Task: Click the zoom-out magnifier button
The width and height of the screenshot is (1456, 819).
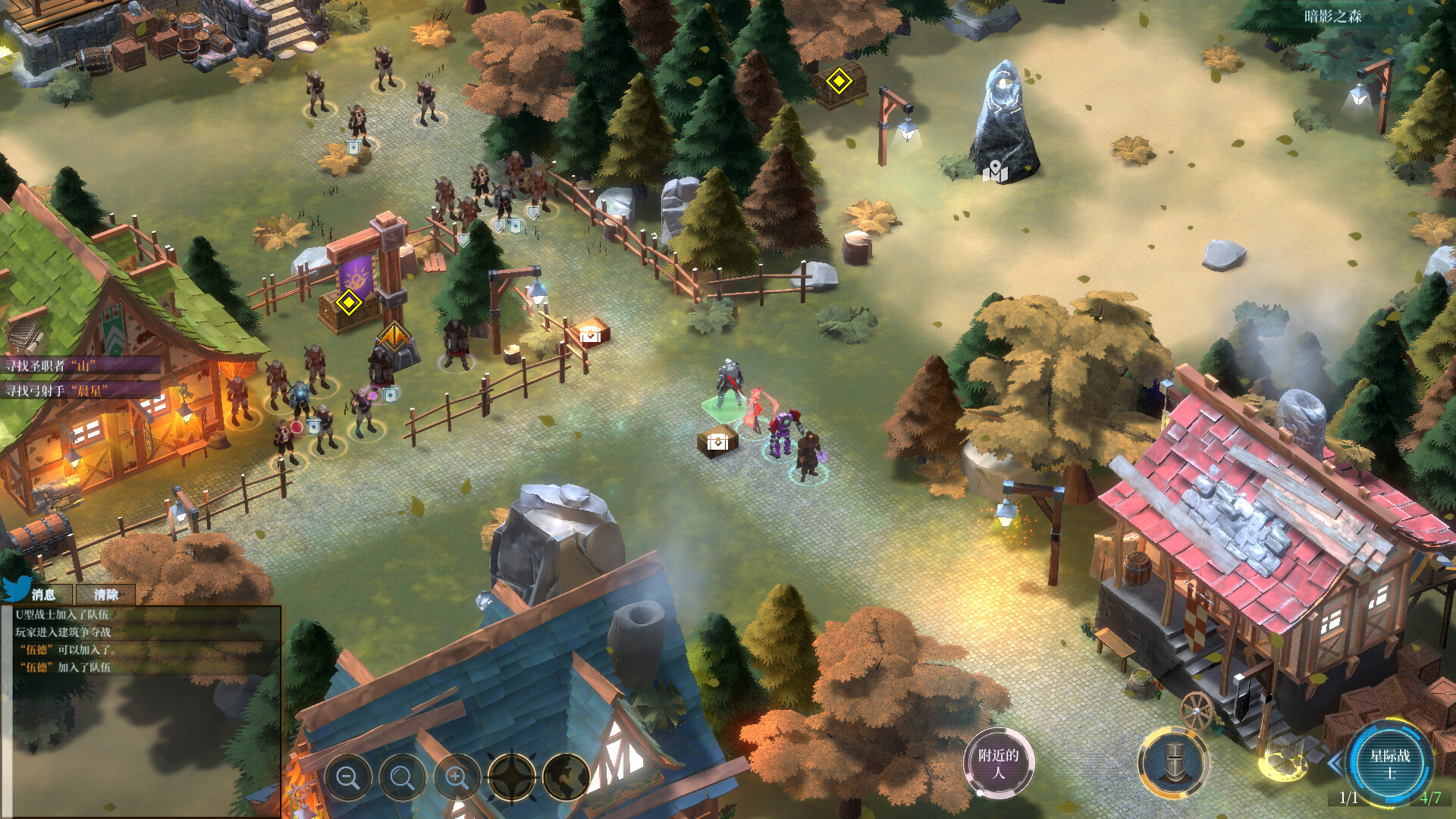Action: pos(348,777)
